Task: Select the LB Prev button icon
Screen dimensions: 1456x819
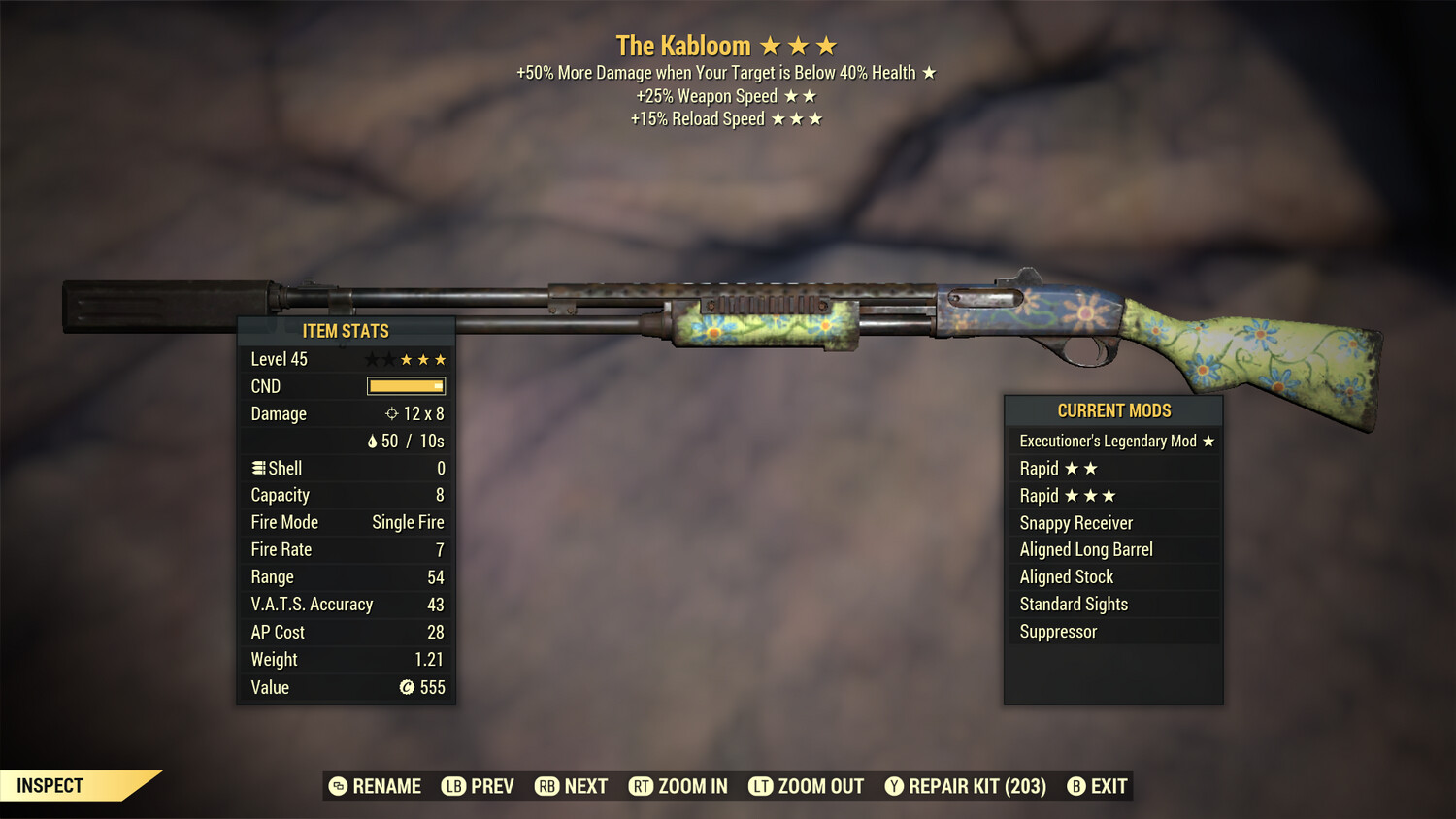Action: 452,786
